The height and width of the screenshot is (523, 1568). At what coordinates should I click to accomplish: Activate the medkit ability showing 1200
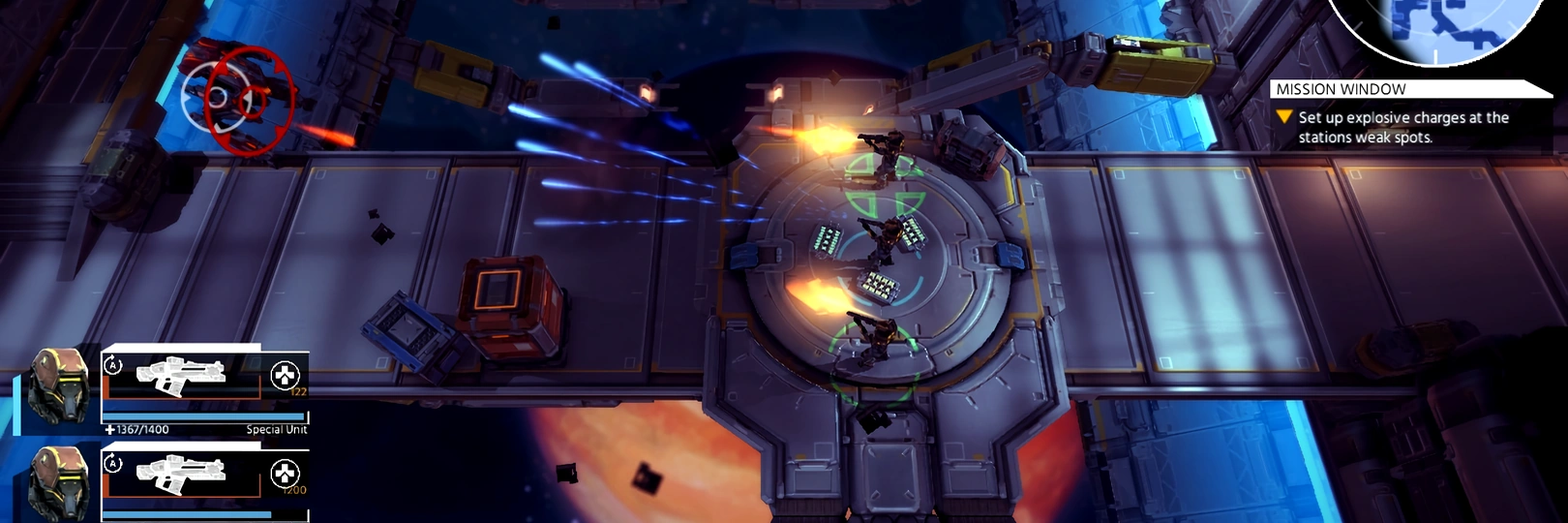click(285, 474)
